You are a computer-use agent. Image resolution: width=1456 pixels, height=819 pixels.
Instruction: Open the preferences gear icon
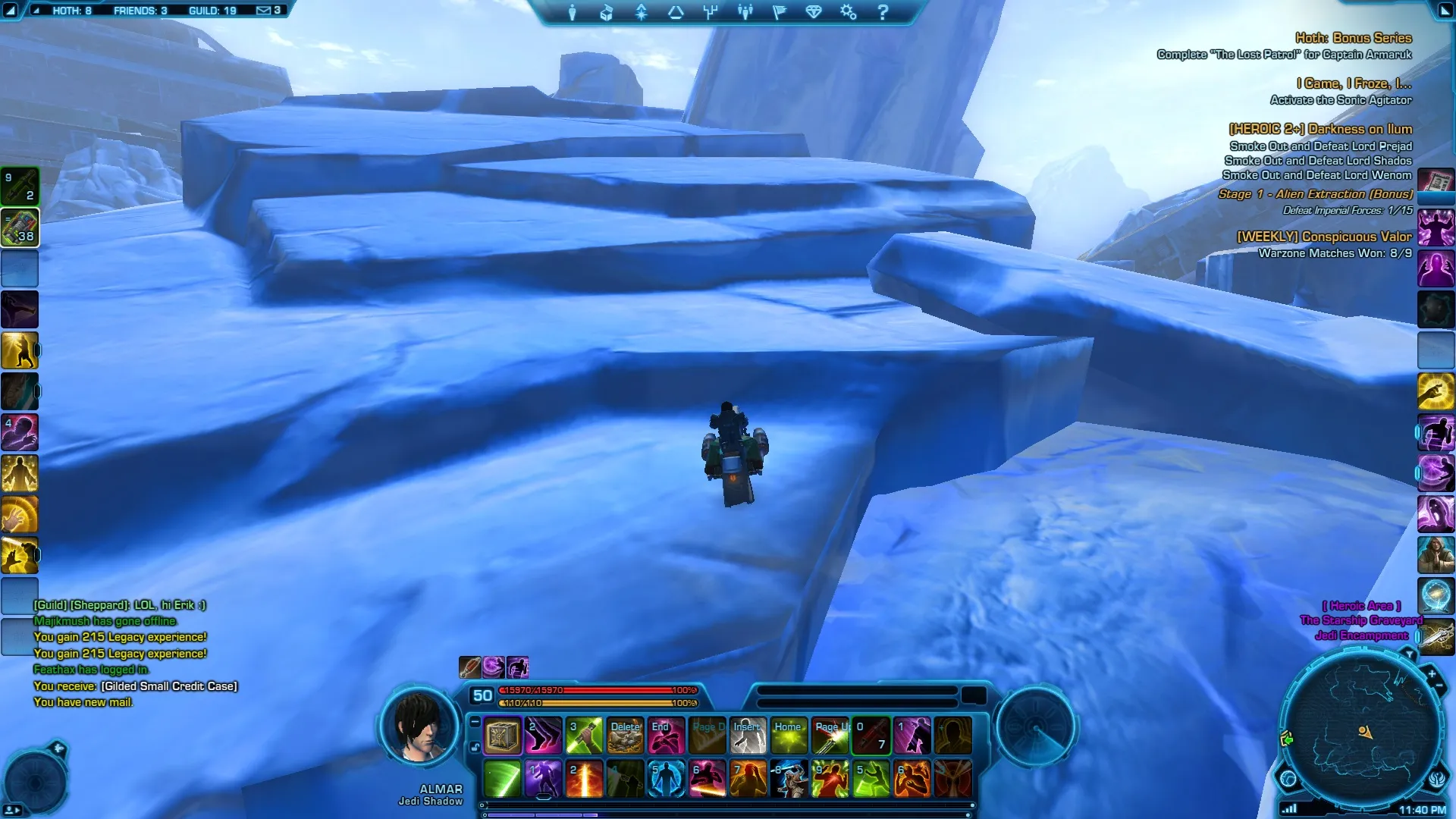coord(848,12)
